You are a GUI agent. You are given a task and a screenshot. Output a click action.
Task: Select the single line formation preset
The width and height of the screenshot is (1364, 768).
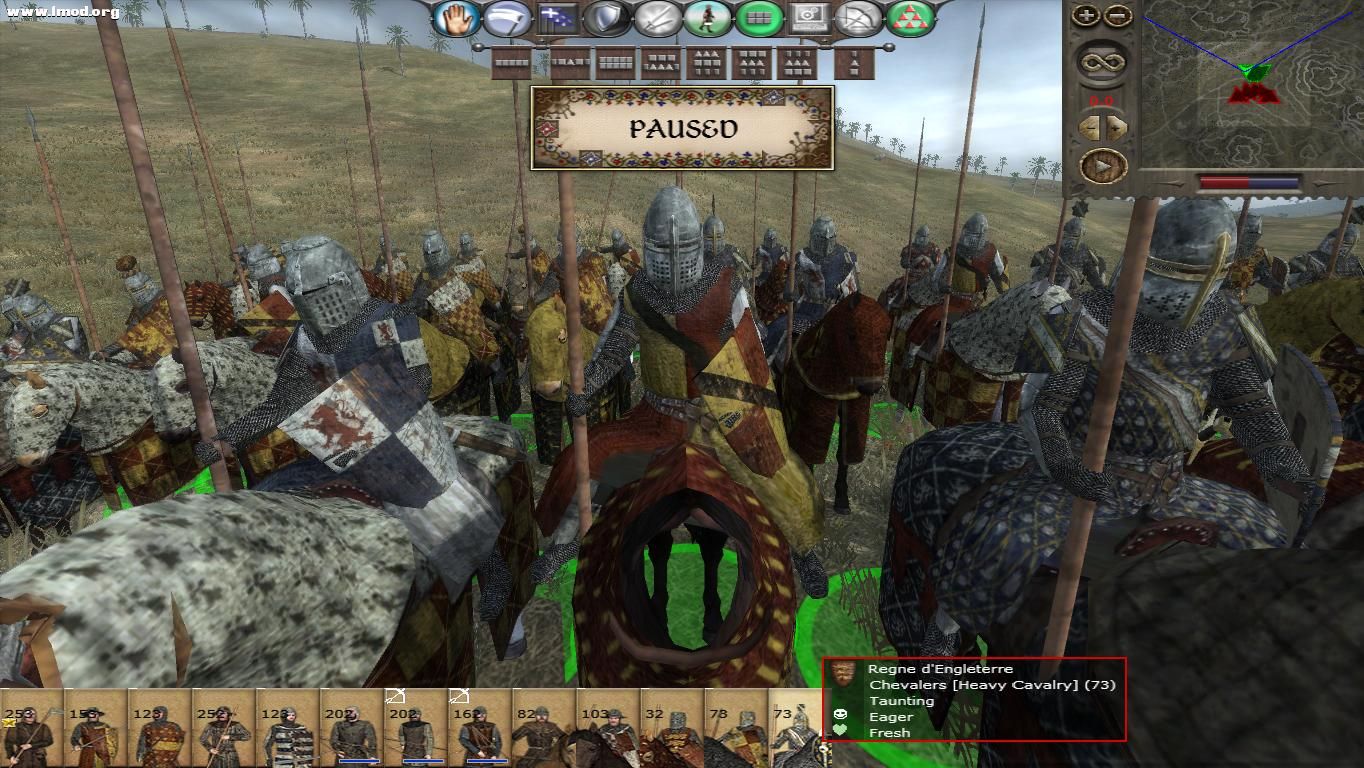tap(510, 63)
